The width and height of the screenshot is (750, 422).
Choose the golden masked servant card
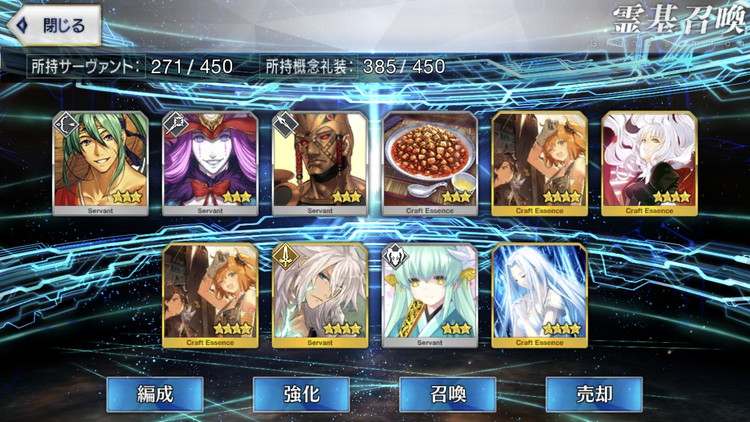click(320, 162)
